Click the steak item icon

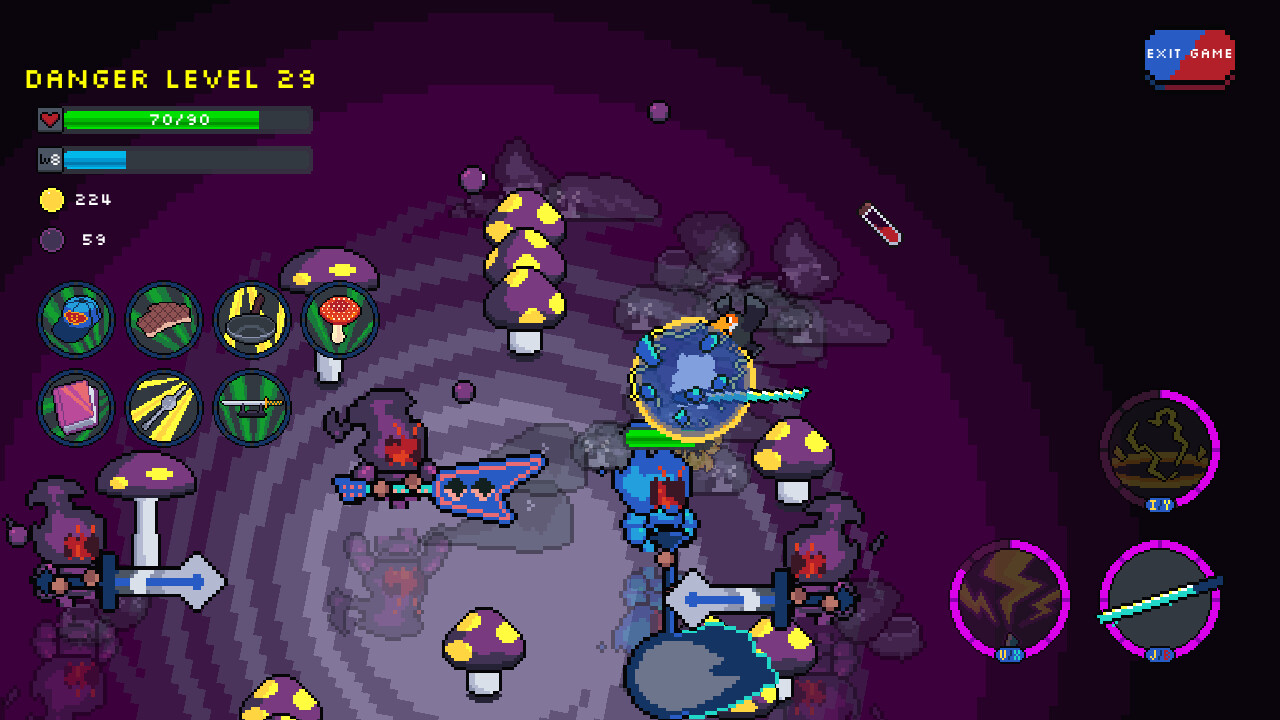tap(163, 320)
